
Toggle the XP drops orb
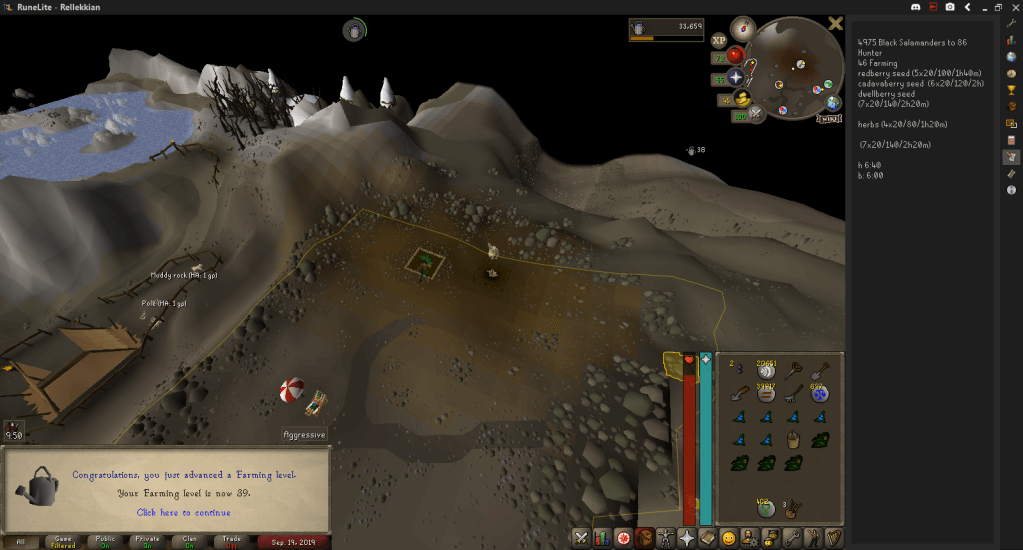tap(719, 41)
